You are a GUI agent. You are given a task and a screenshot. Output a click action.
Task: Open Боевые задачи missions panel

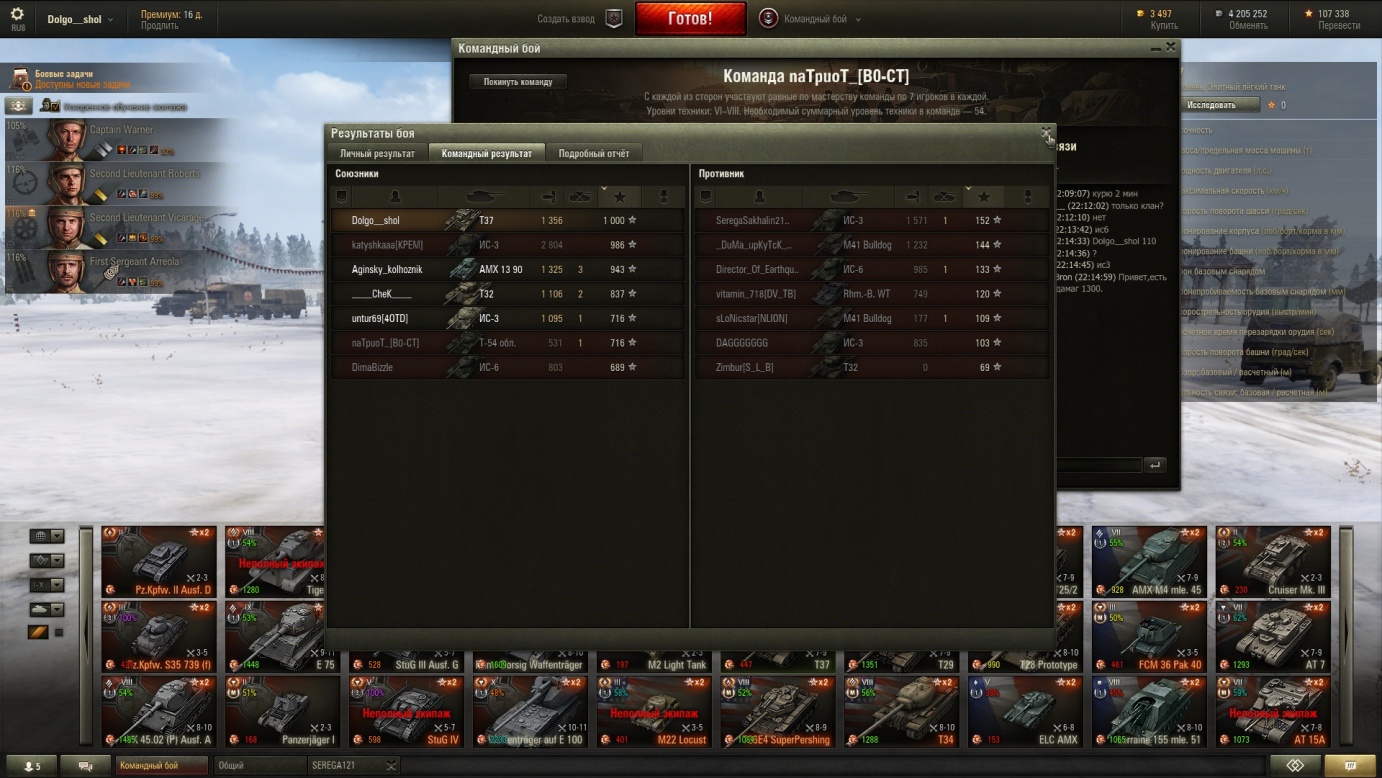(x=63, y=74)
